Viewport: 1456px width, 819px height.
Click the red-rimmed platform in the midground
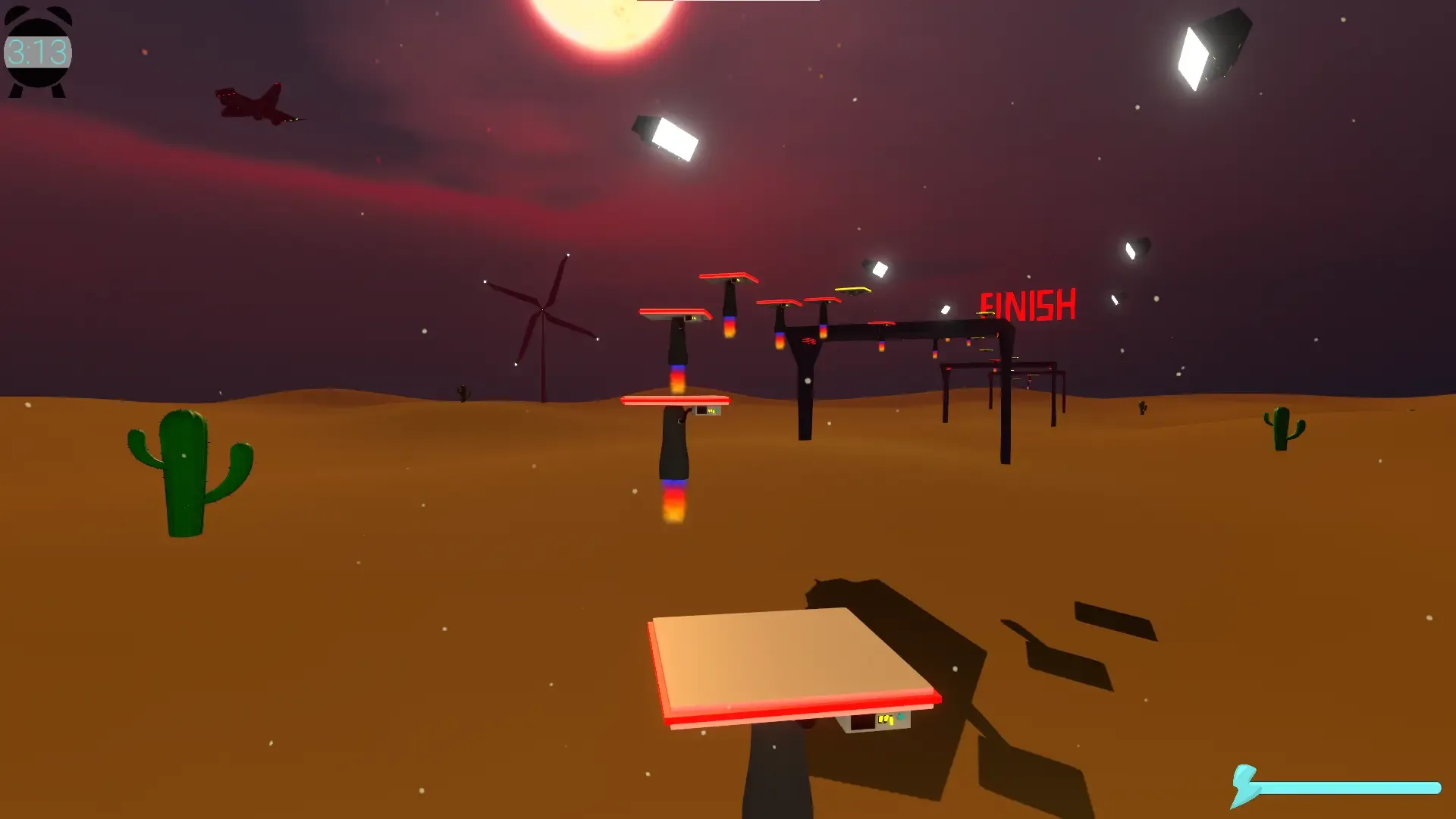tap(675, 401)
